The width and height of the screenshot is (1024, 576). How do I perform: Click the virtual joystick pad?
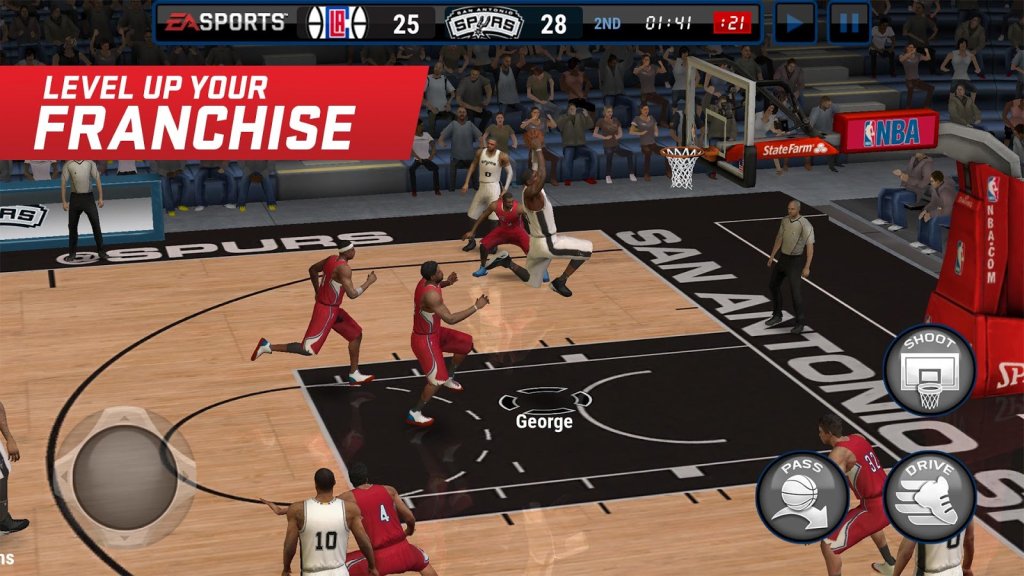(x=125, y=478)
